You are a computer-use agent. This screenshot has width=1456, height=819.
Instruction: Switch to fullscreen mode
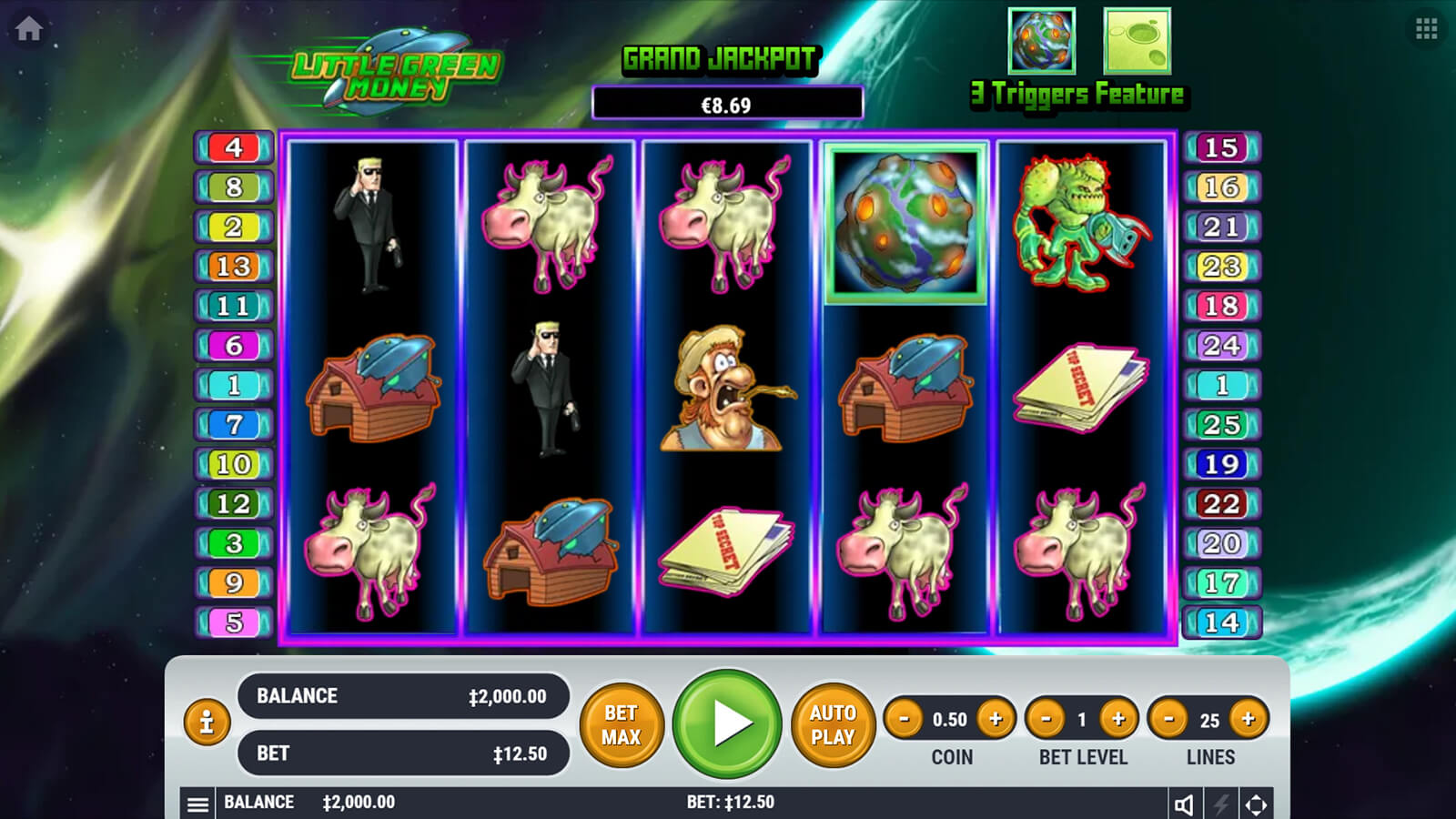(x=1256, y=804)
